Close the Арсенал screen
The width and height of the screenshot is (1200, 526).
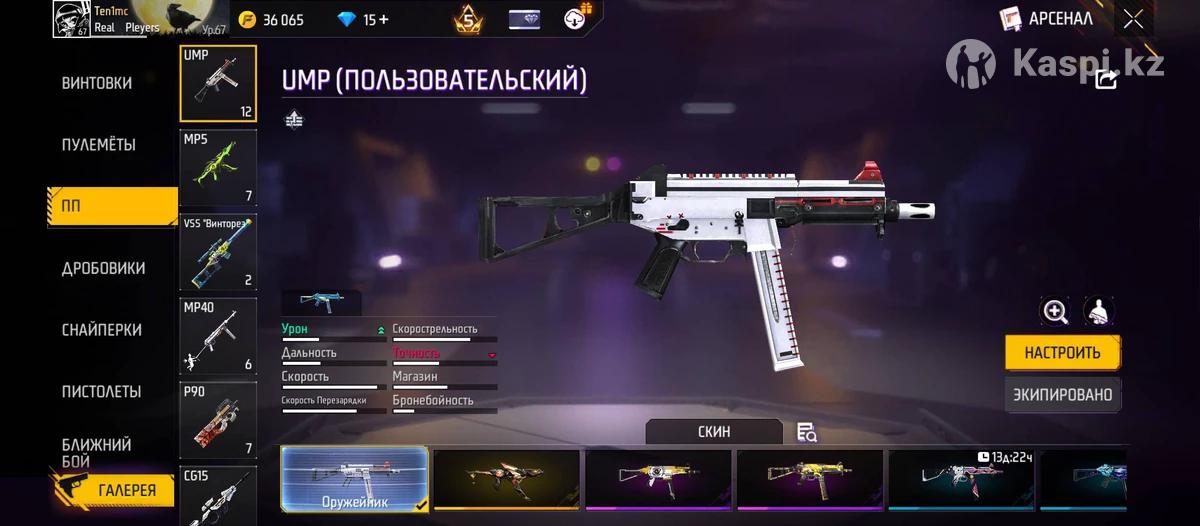(1133, 18)
